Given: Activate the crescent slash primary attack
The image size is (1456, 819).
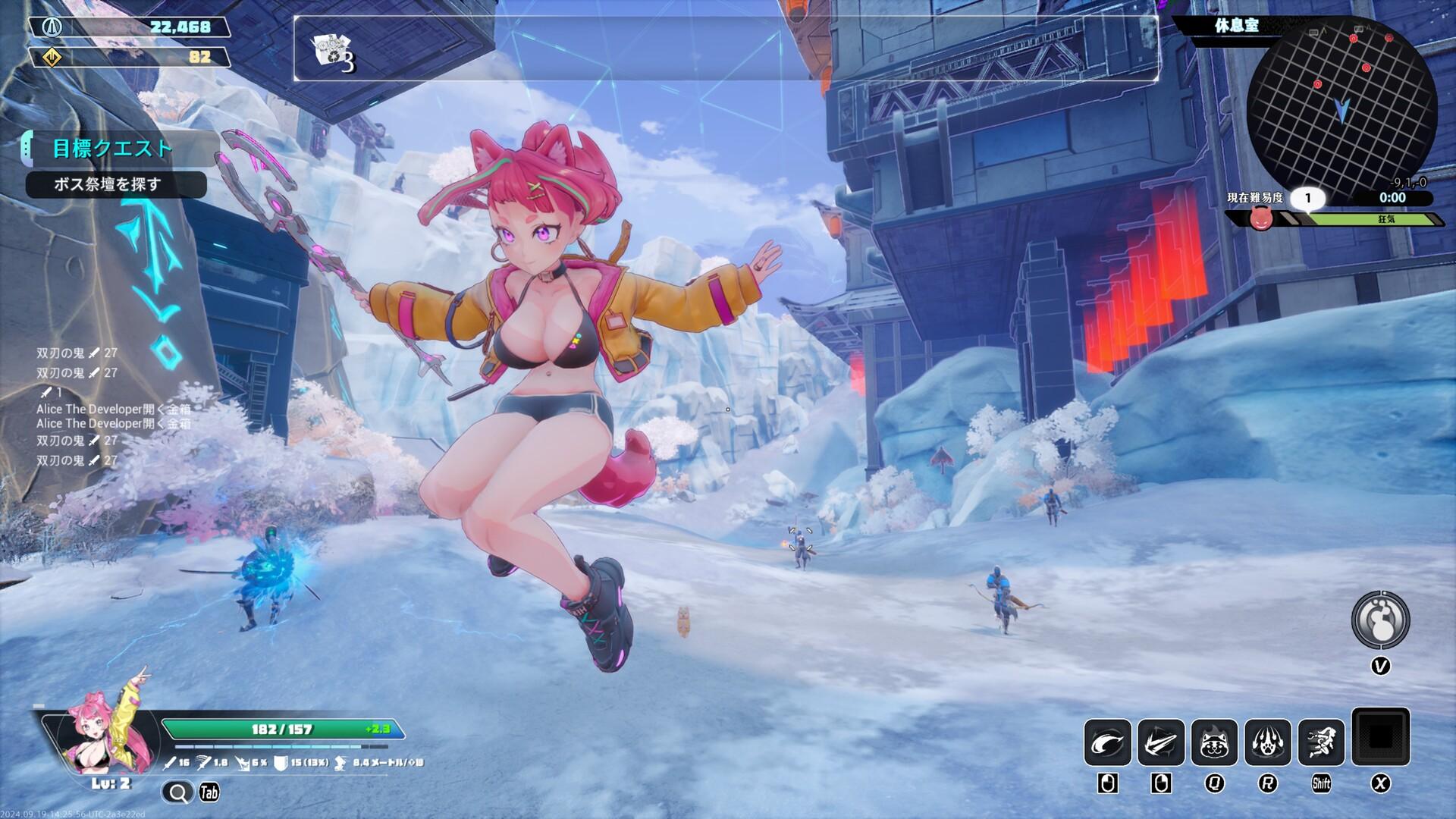Looking at the screenshot, I should [1107, 742].
